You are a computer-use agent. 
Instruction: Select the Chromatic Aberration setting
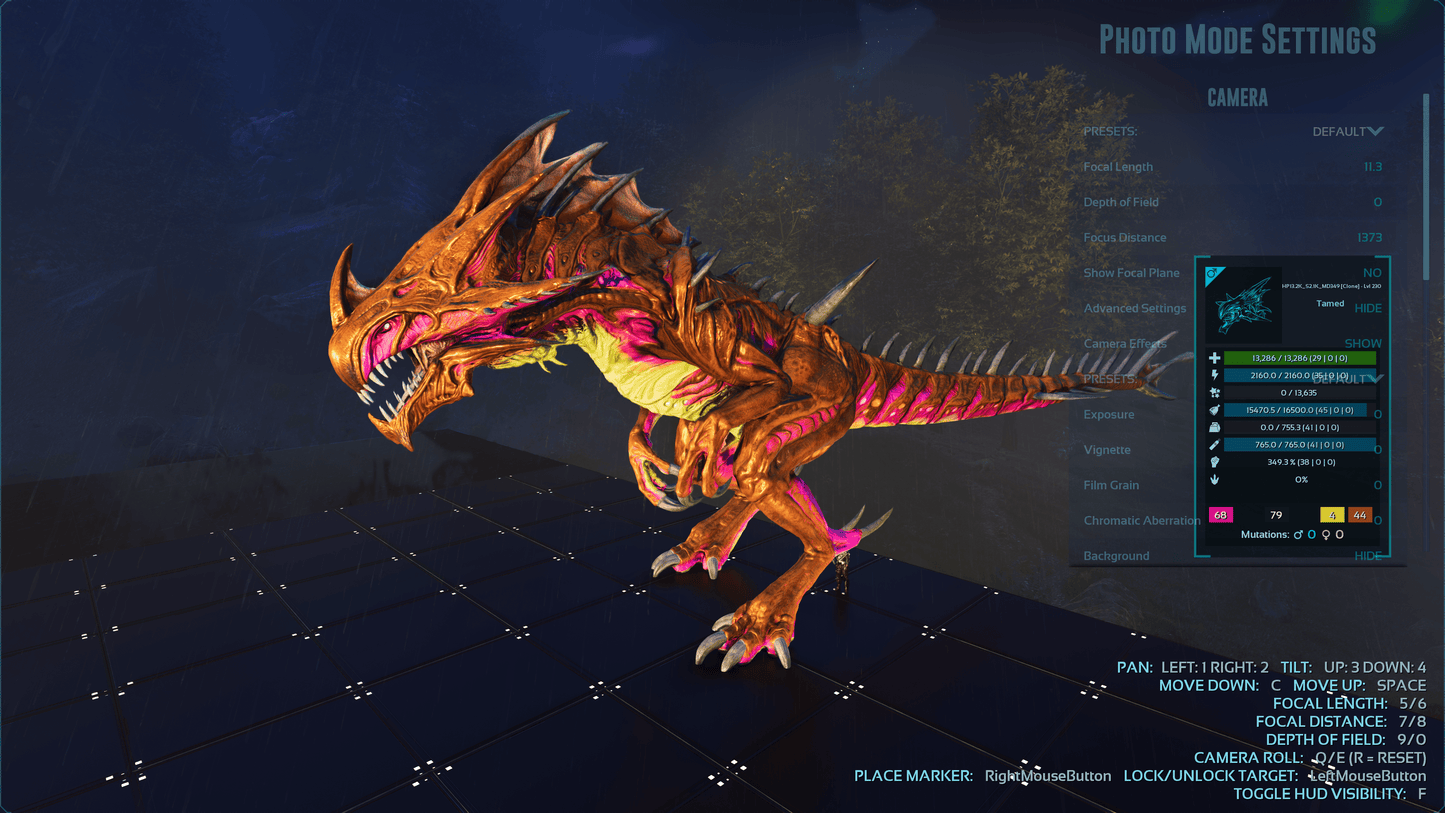tap(1142, 521)
